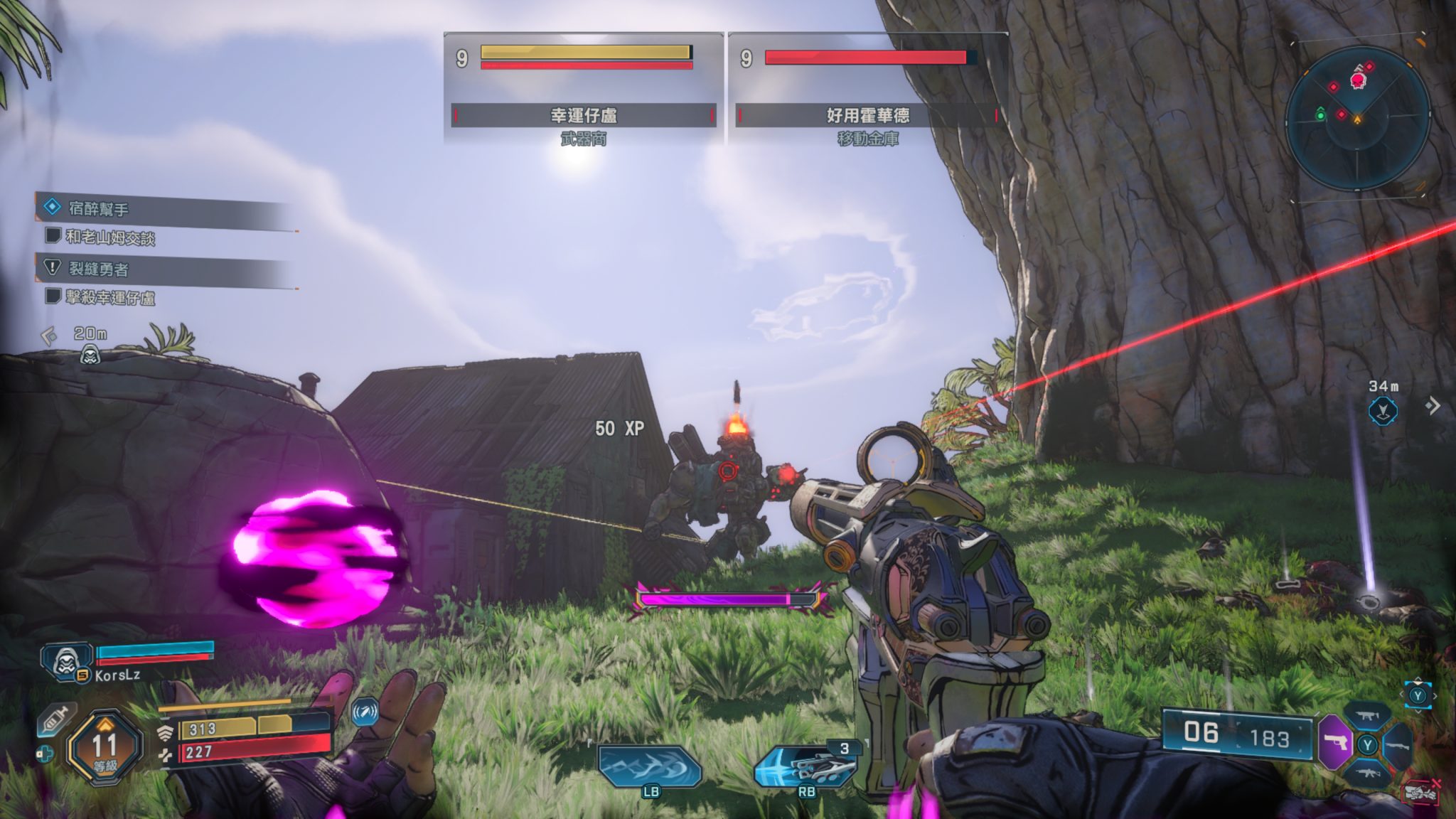This screenshot has width=1456, height=819.
Task: Click the blue signal status icon
Action: coord(365,712)
